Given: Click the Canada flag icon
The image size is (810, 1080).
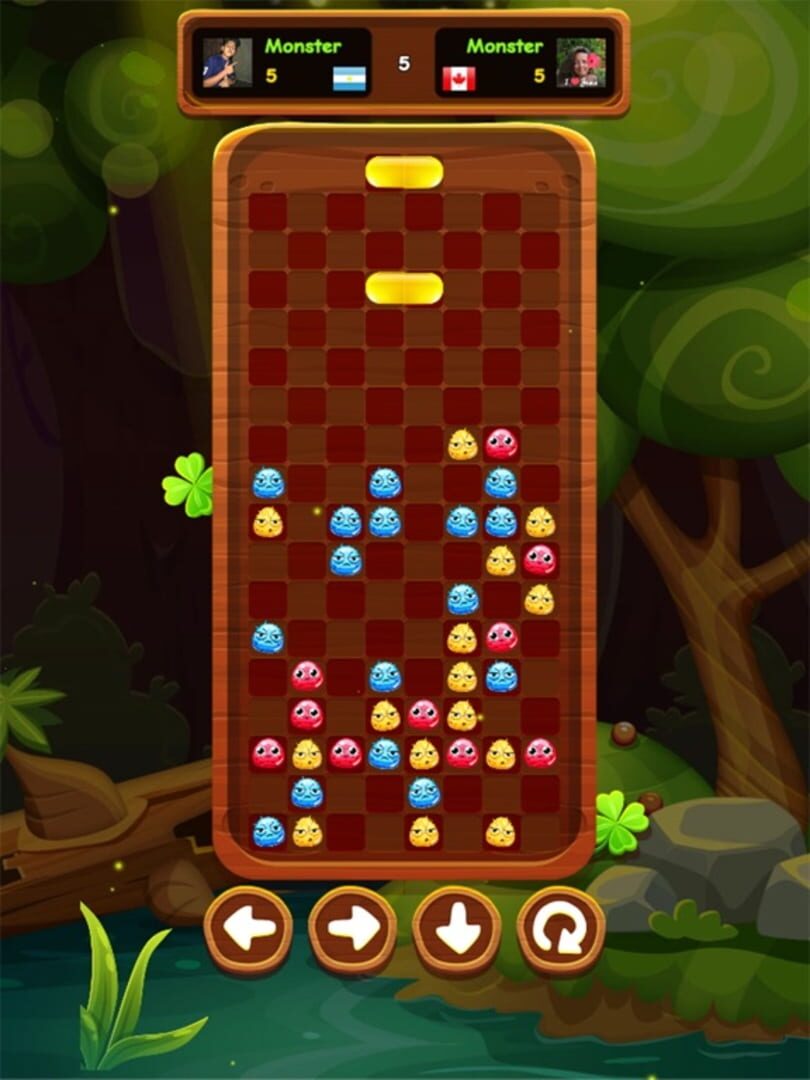Looking at the screenshot, I should click(459, 79).
